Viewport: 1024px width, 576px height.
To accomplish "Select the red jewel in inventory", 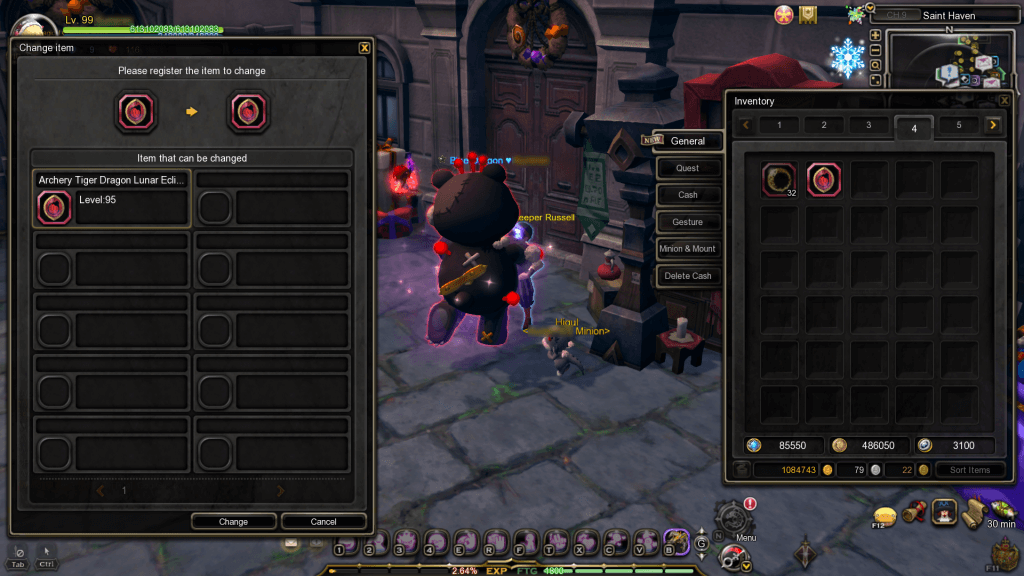I will [824, 179].
